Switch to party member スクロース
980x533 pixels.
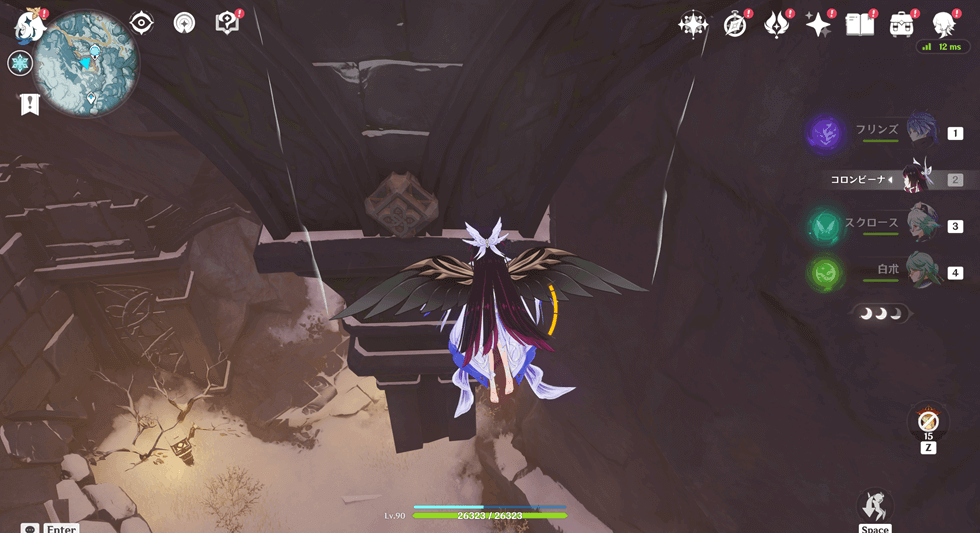pyautogui.click(x=920, y=224)
